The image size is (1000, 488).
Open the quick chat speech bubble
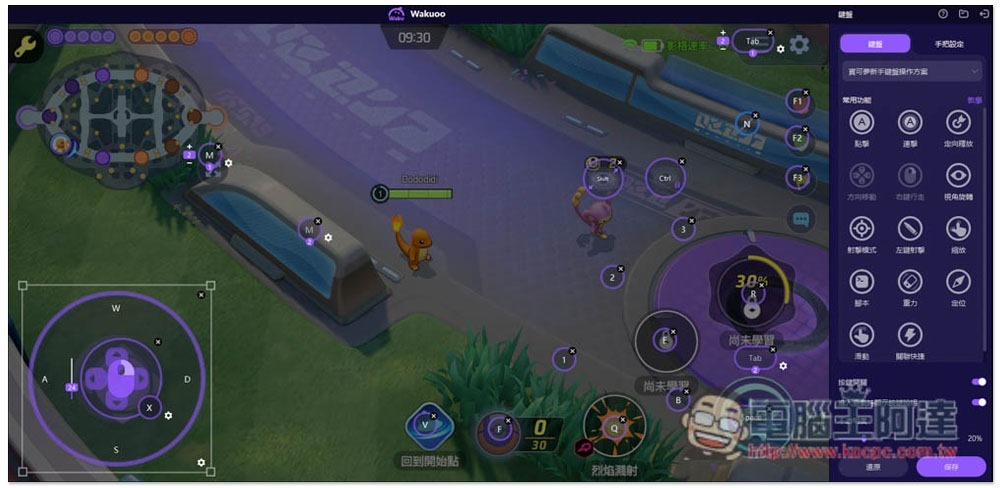click(x=801, y=219)
